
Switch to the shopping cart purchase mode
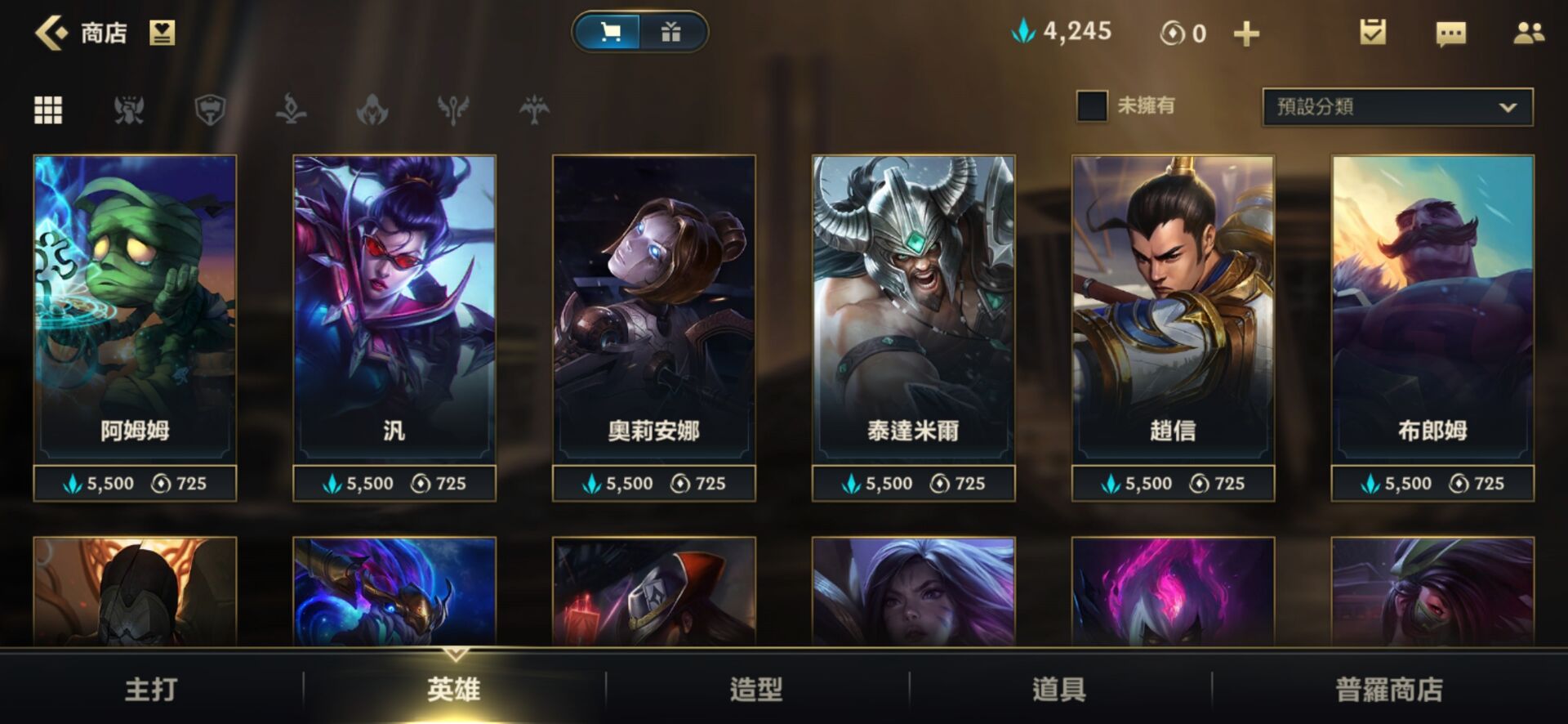coord(608,33)
